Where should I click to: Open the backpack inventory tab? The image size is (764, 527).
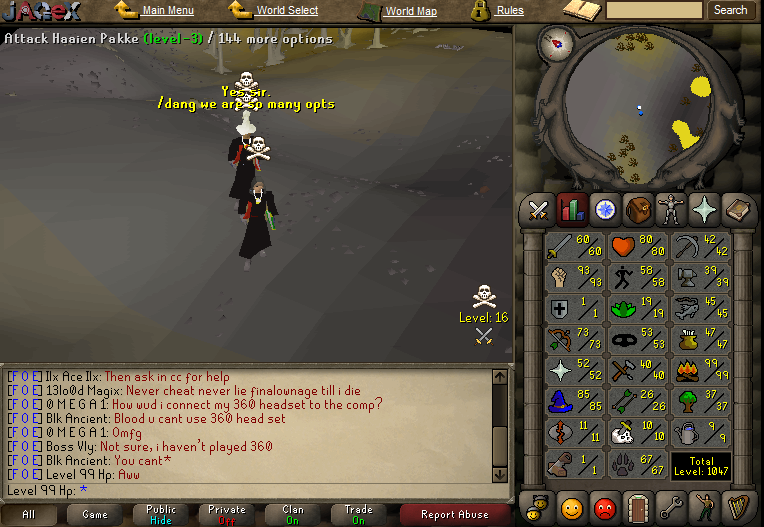point(637,210)
